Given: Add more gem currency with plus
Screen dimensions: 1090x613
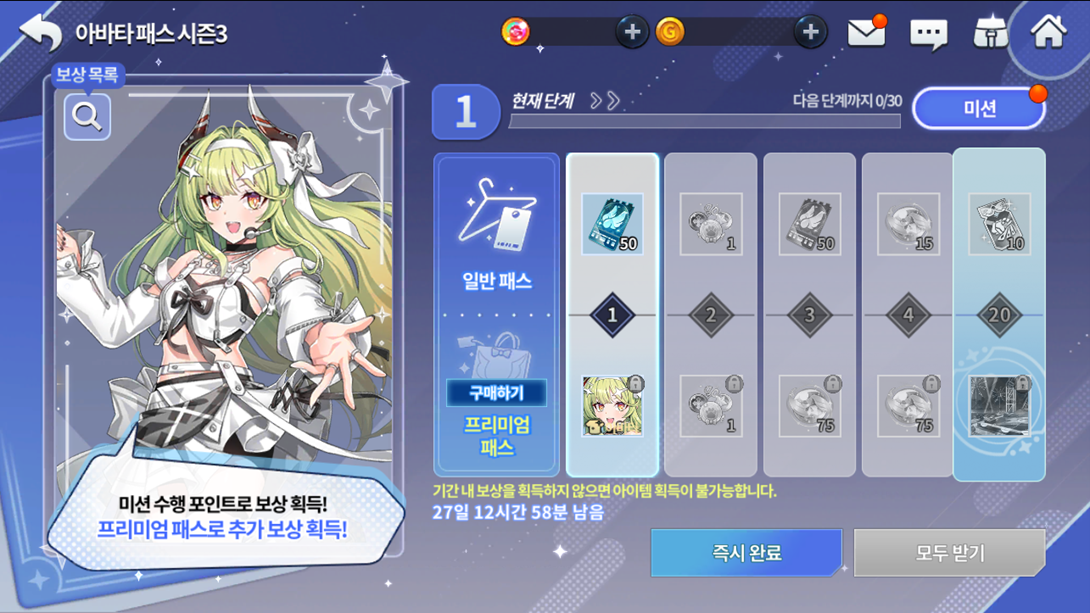Looking at the screenshot, I should 631,32.
